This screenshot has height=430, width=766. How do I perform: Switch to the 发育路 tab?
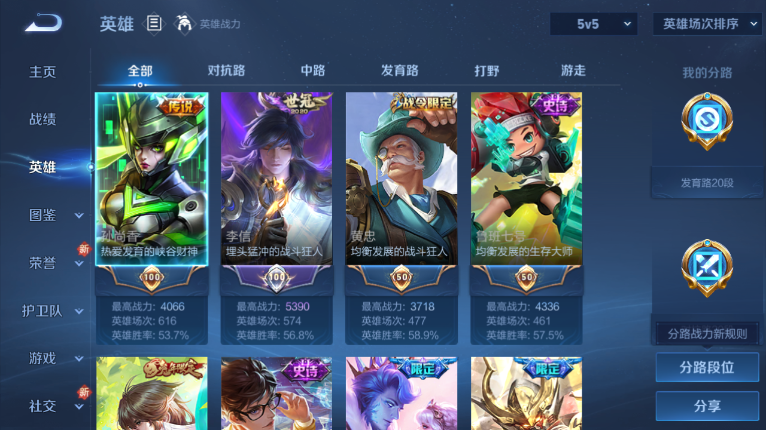(400, 71)
